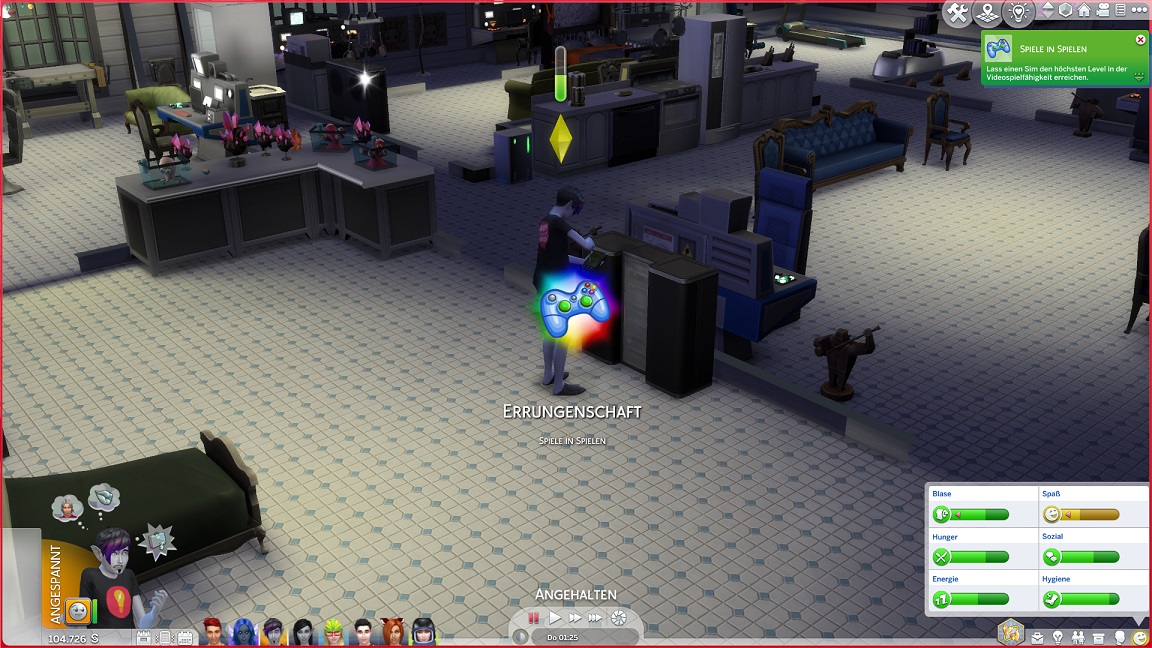Image resolution: width=1152 pixels, height=648 pixels.
Task: Set ultra speed with triple-arrow button
Action: click(x=597, y=618)
